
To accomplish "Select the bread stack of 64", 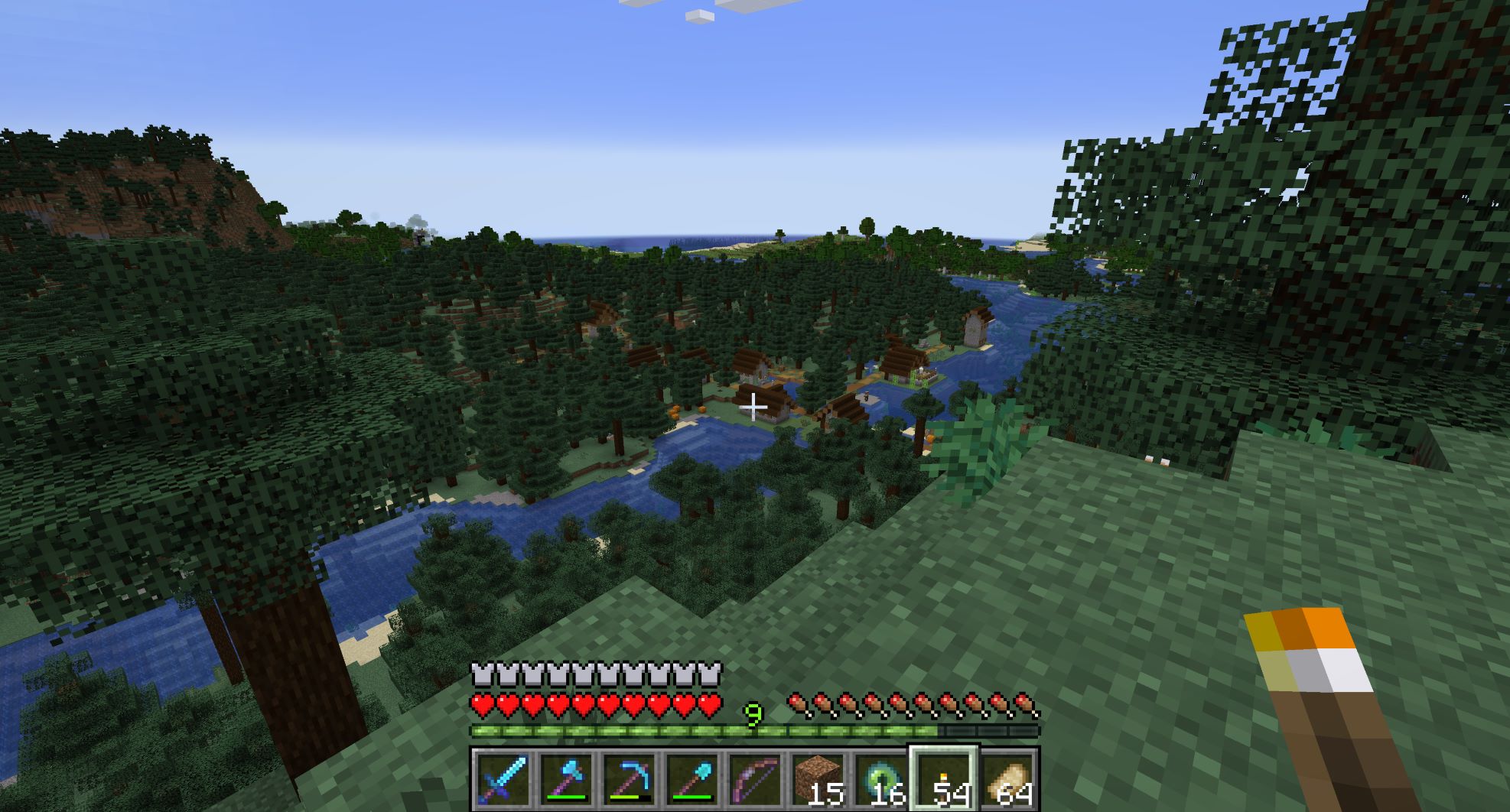I will (1007, 779).
